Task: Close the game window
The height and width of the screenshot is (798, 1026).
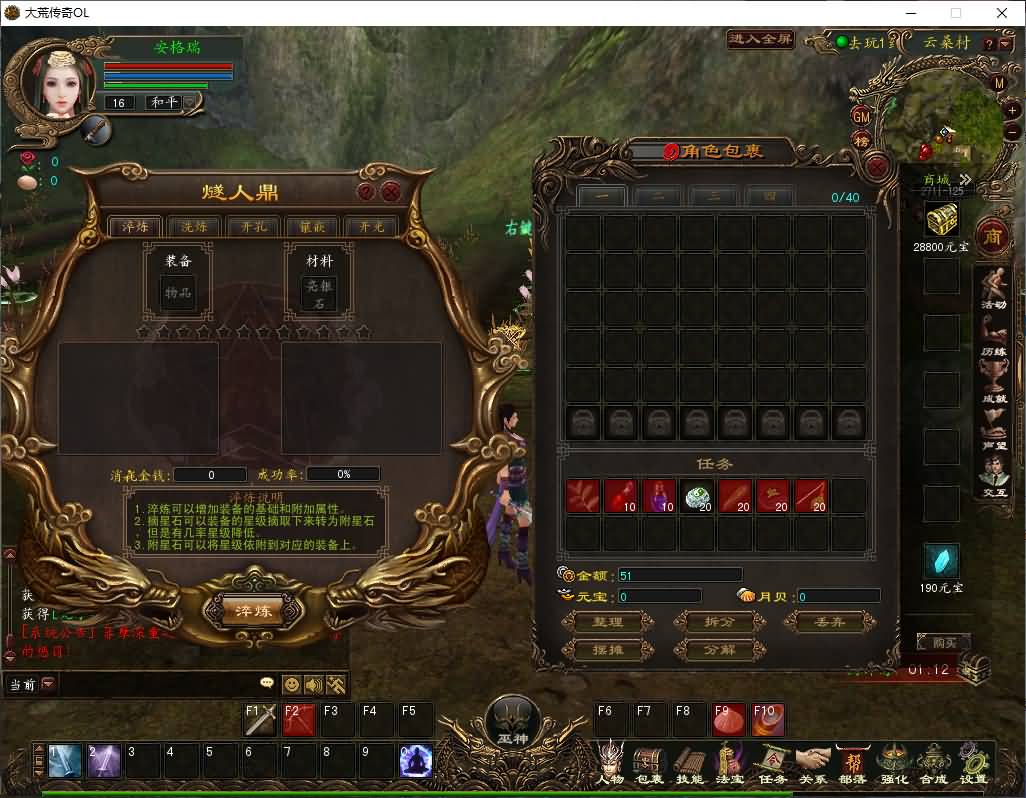Action: tap(1002, 13)
